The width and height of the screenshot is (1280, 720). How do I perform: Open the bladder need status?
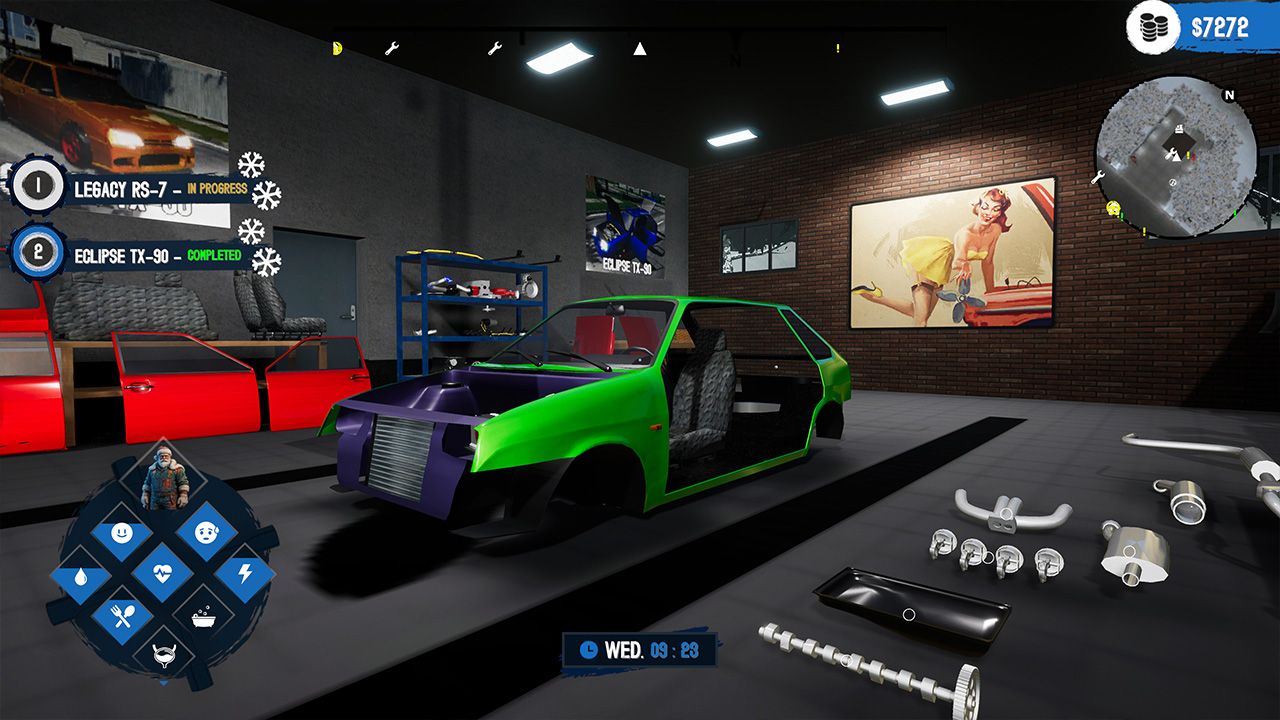pyautogui.click(x=163, y=655)
